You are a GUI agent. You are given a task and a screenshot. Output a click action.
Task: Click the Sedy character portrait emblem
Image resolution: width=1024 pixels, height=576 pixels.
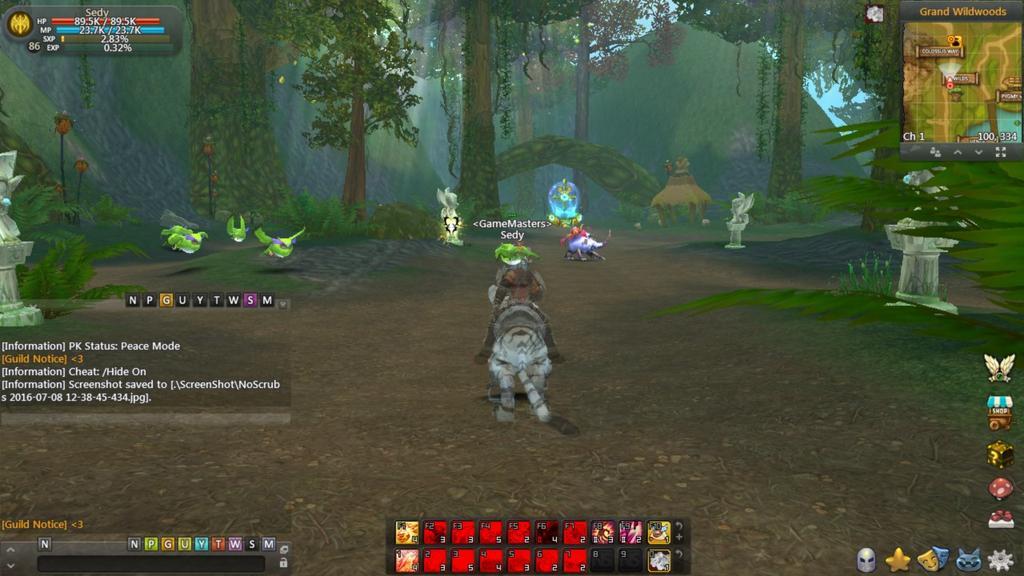coord(19,24)
